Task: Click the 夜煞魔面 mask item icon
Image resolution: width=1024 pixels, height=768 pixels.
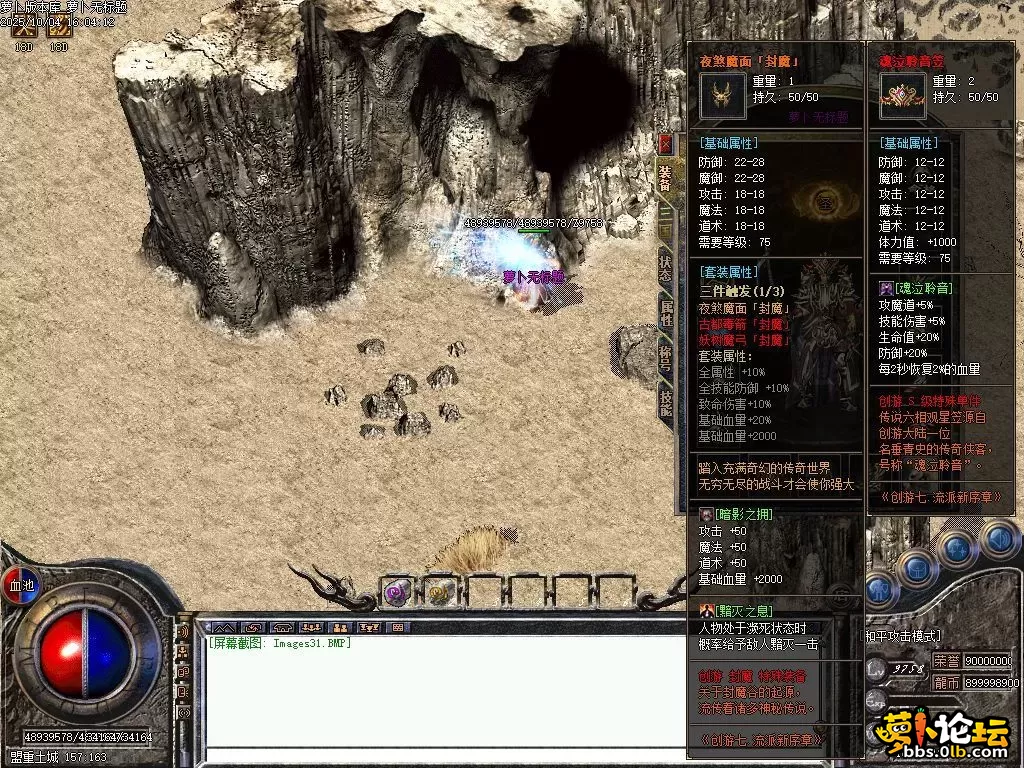Action: click(x=721, y=96)
